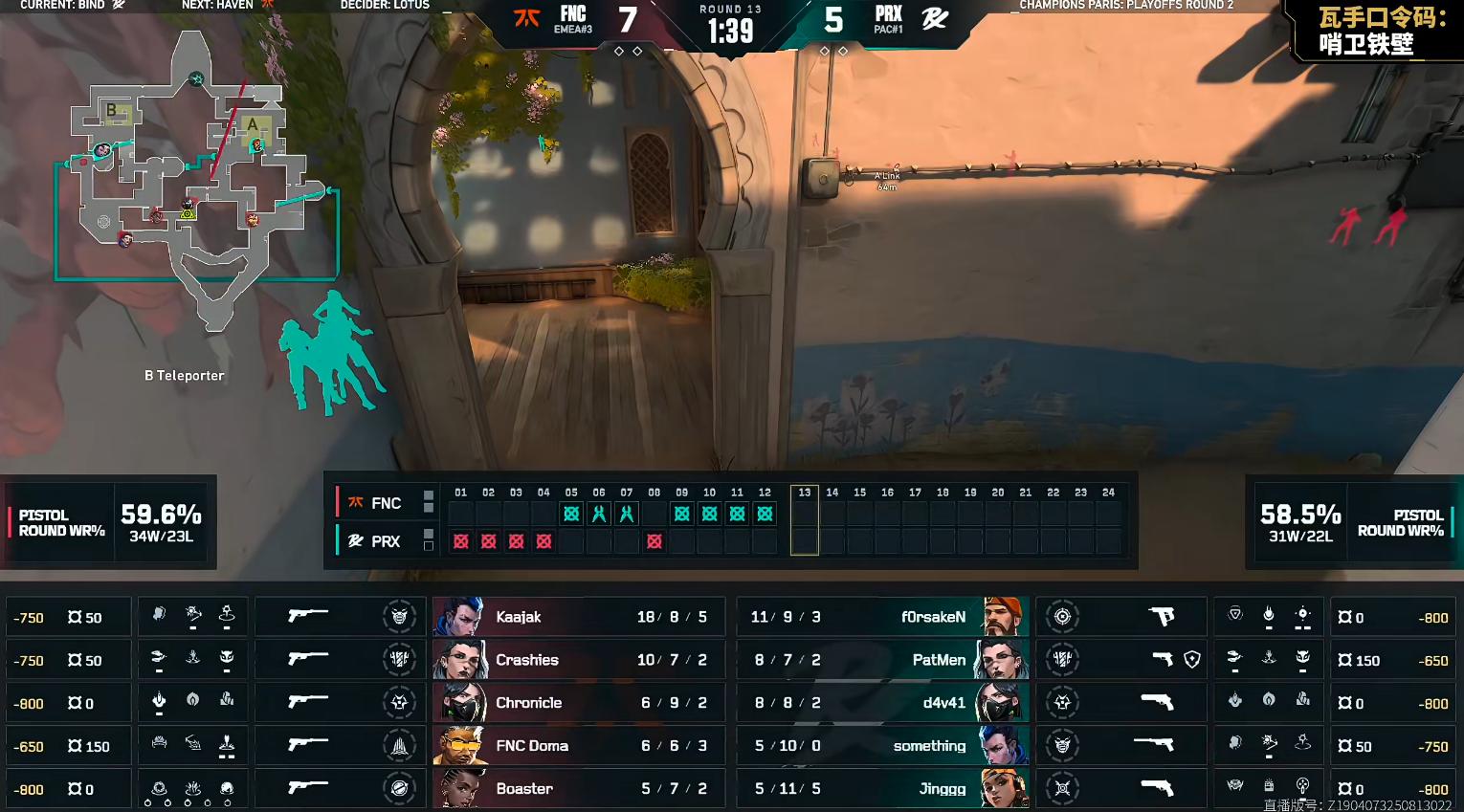Click the highlighted round 13 column
The width and height of the screenshot is (1464, 812).
coord(804,520)
